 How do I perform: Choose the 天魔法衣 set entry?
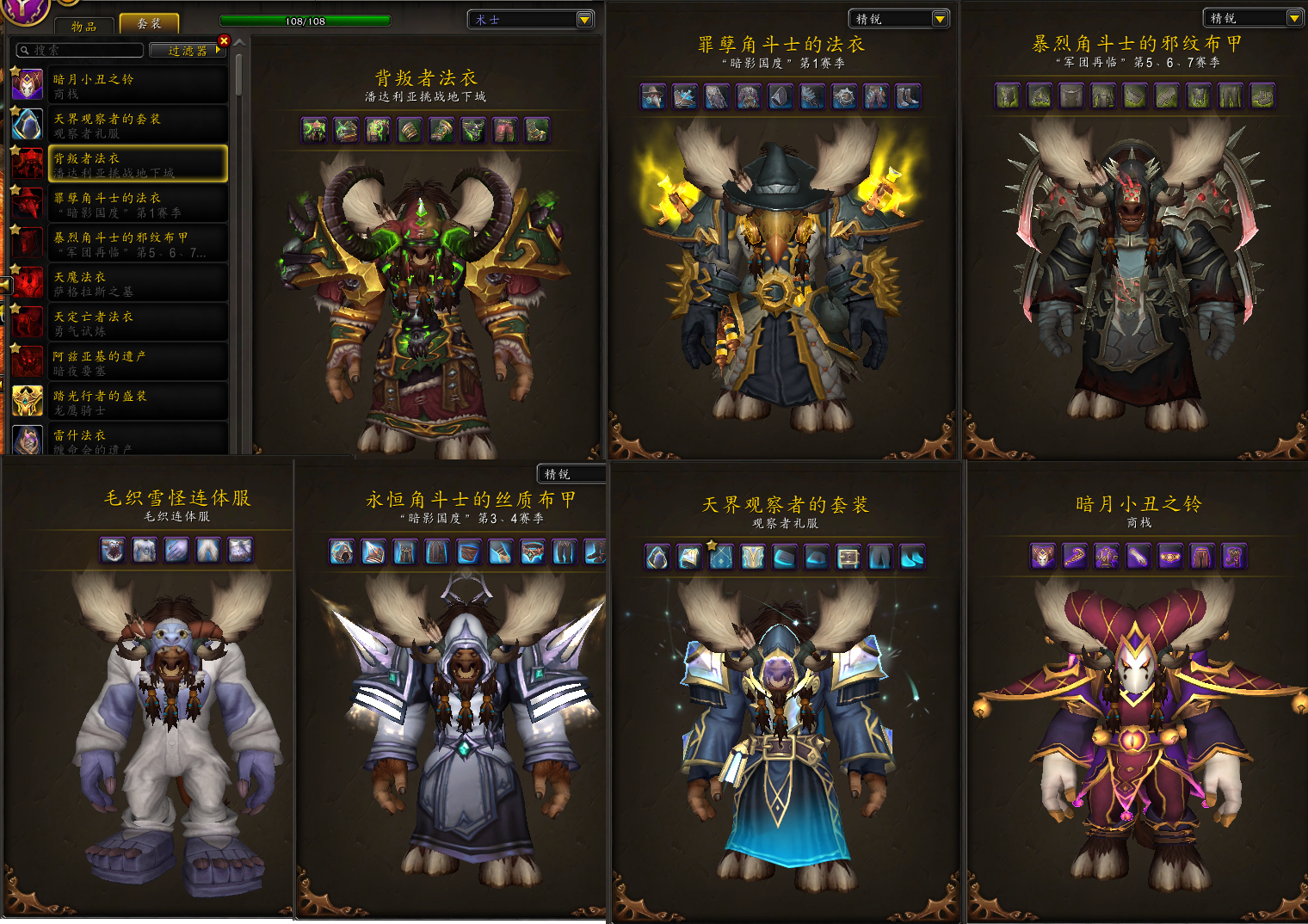tap(138, 283)
